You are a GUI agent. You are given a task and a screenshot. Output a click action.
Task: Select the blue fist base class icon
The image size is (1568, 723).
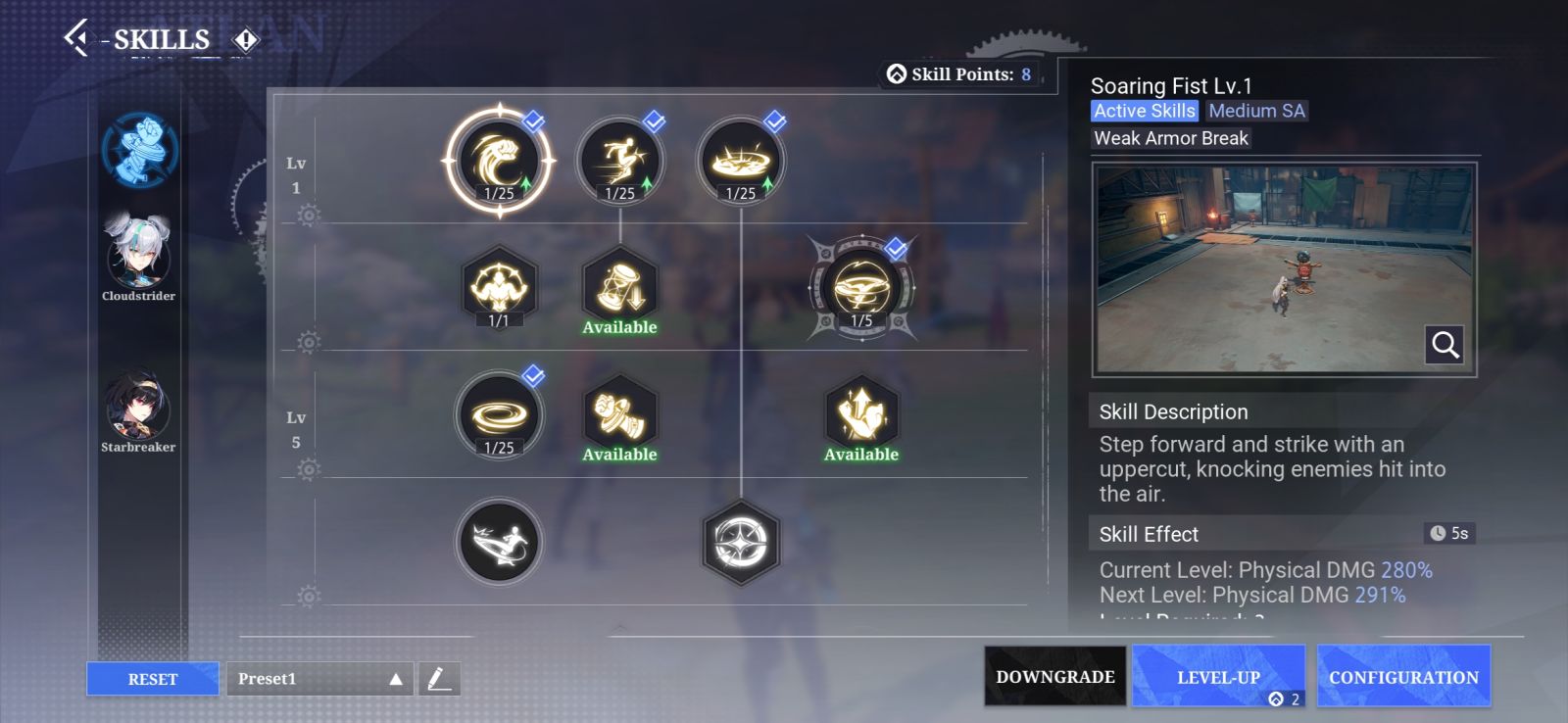pyautogui.click(x=140, y=150)
